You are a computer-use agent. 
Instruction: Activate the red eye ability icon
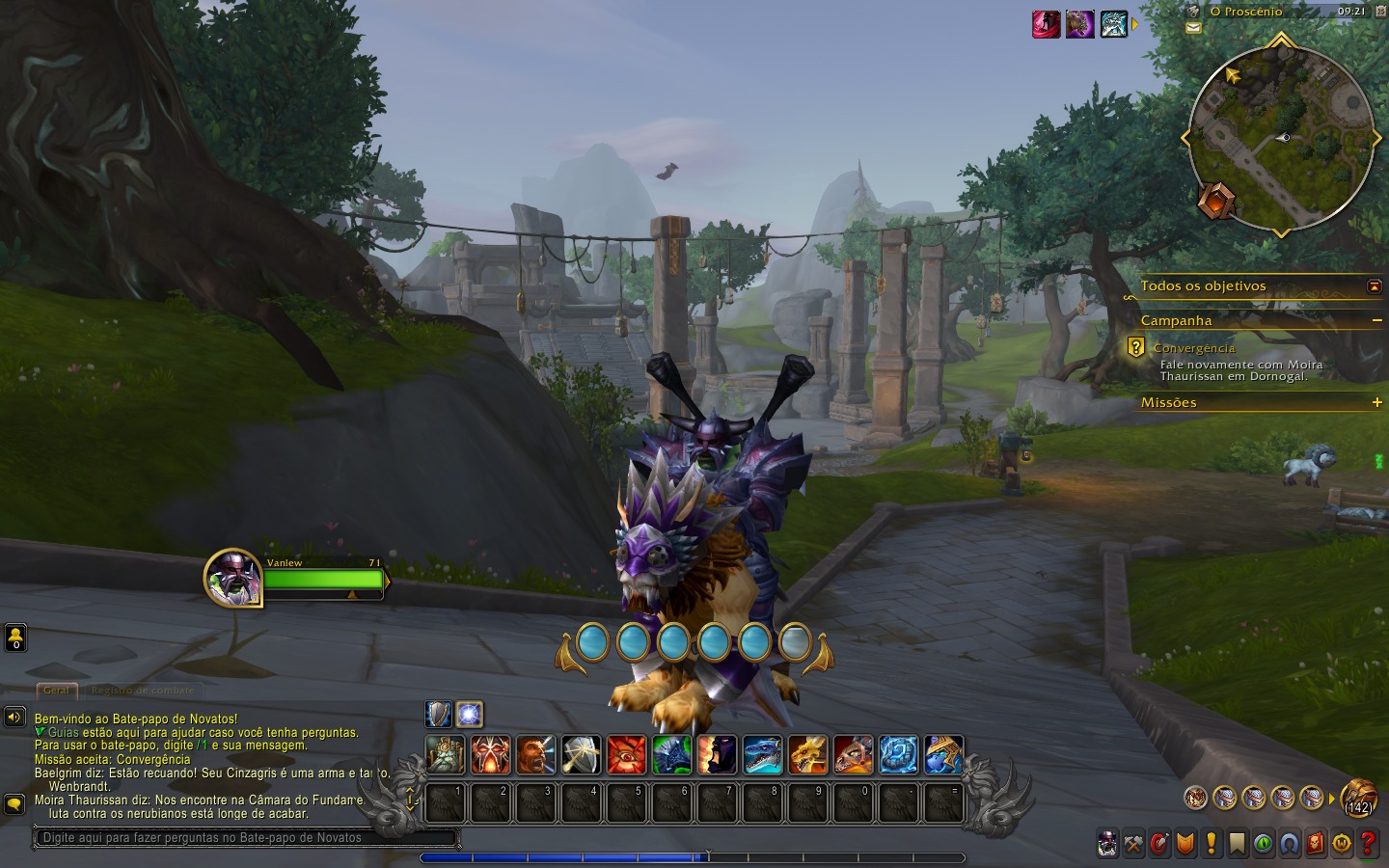[627, 755]
